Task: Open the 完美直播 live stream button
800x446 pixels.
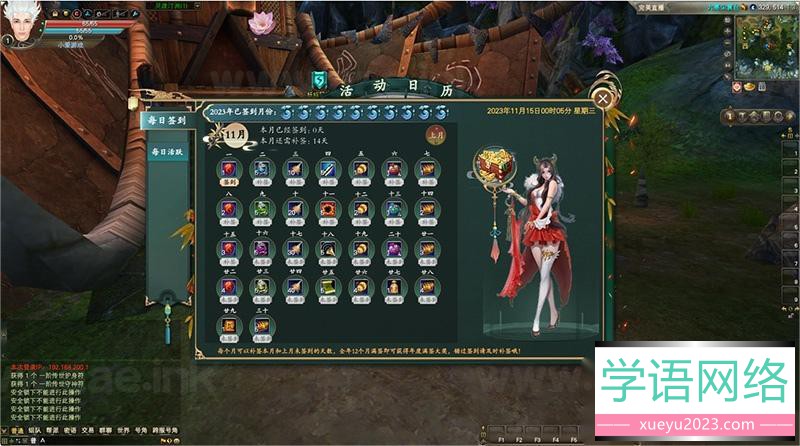Action: 650,6
